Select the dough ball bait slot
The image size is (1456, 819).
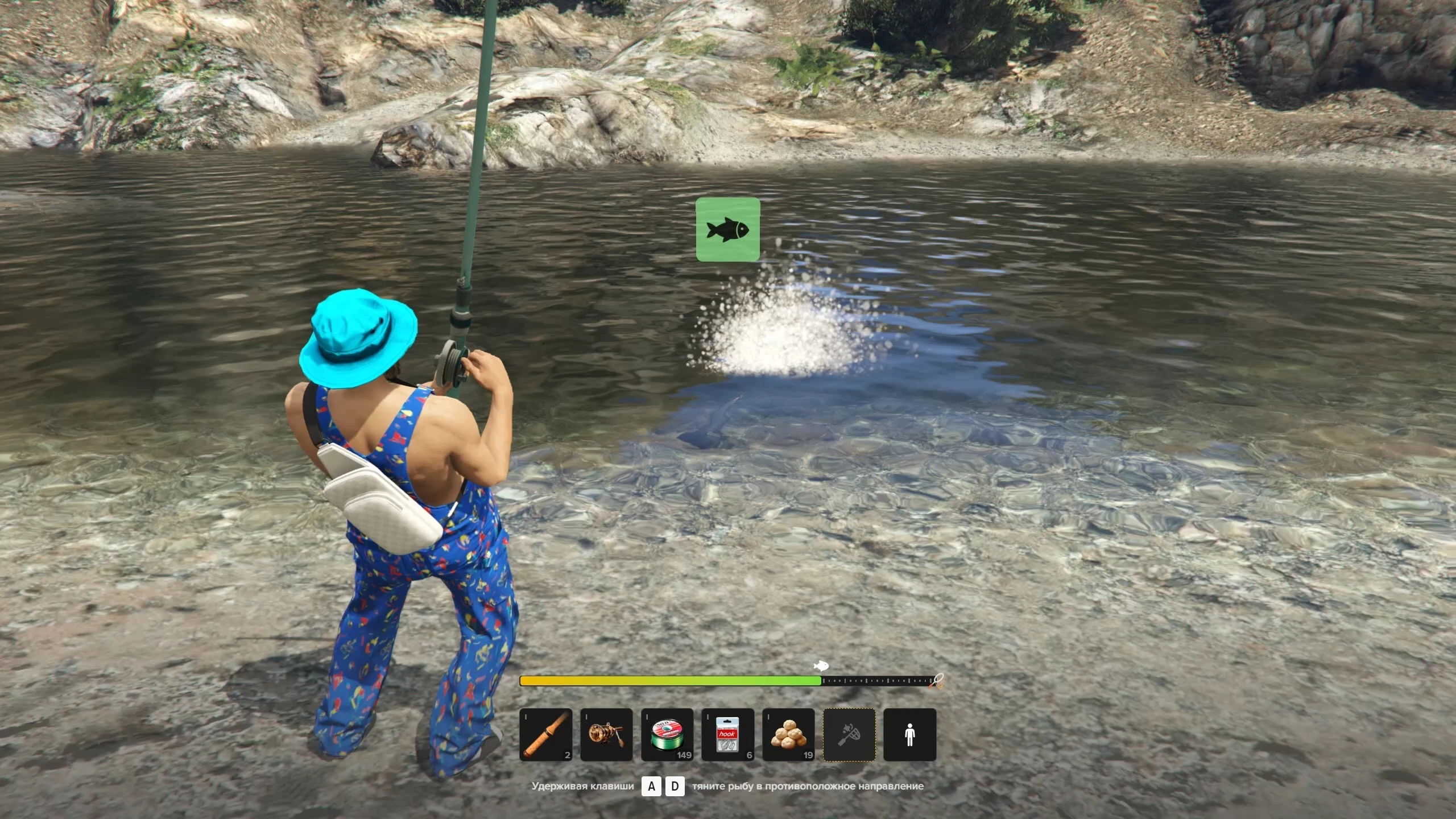click(788, 734)
